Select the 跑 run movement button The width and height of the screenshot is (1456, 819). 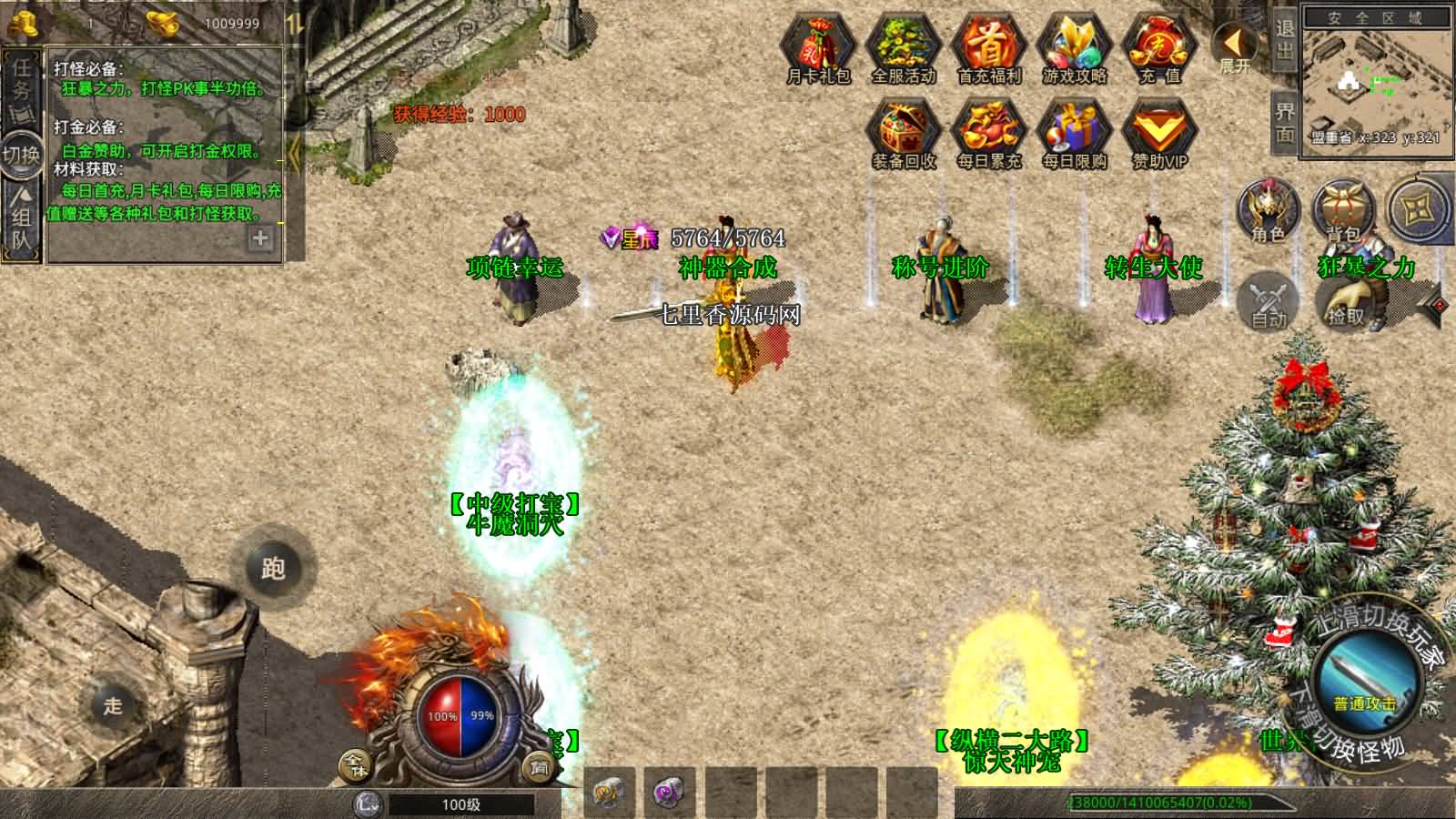[x=273, y=568]
